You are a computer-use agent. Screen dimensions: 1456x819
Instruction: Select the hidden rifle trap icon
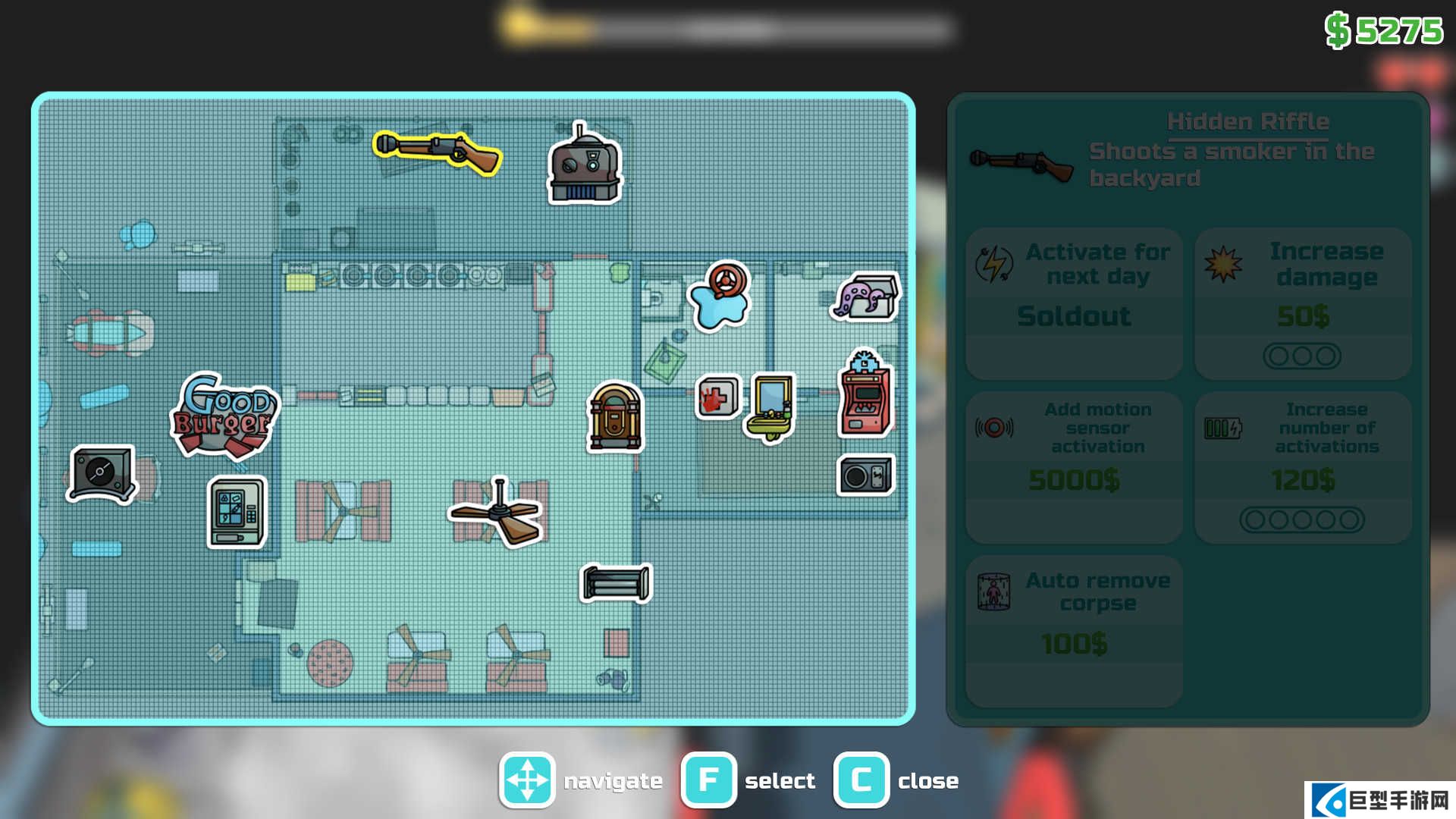coord(438,152)
